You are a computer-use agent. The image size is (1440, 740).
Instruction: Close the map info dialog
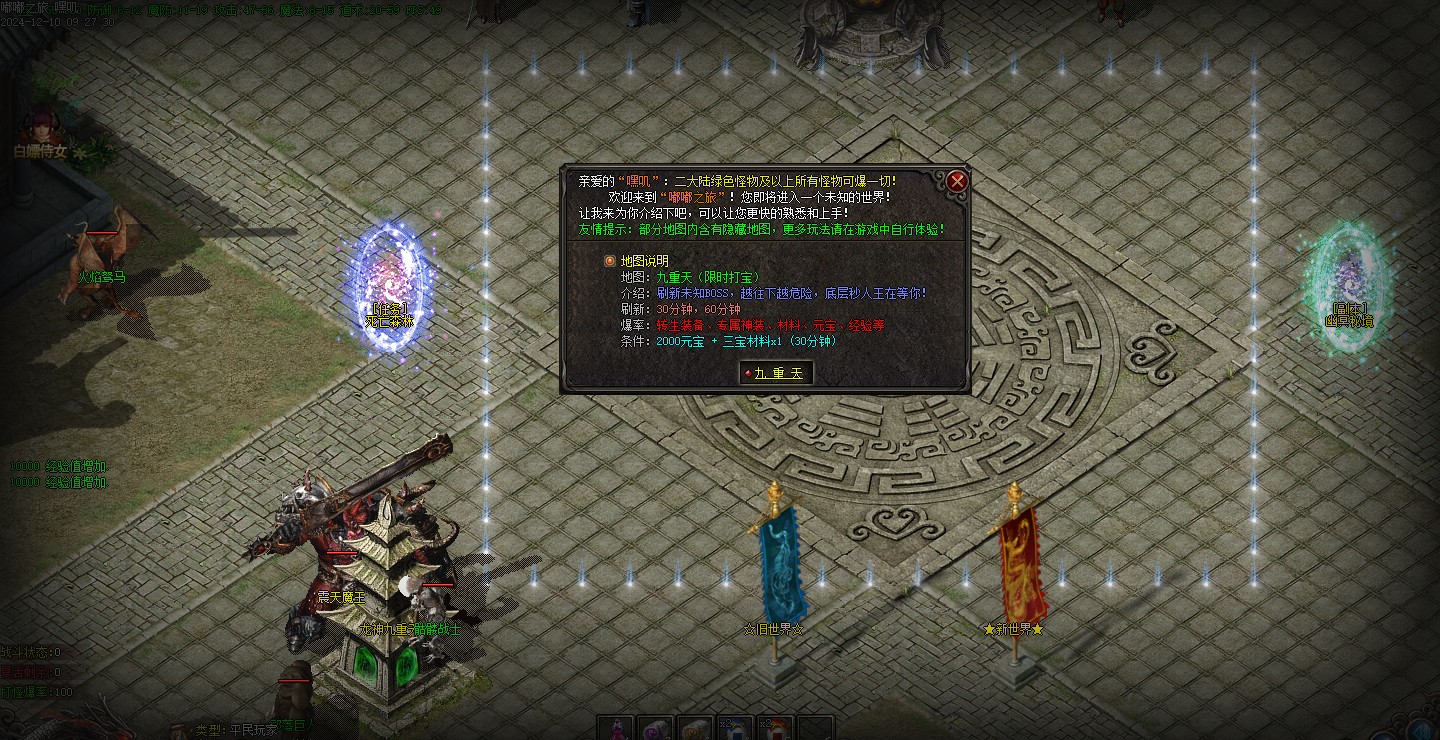957,181
